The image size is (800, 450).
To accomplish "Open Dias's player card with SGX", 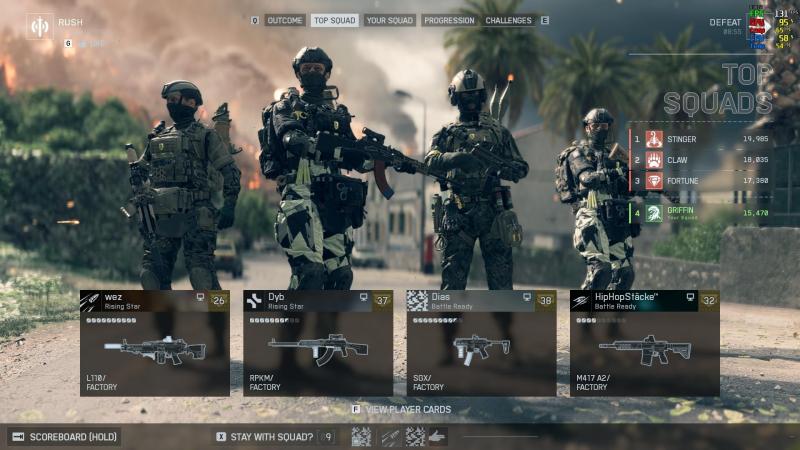I will [481, 343].
